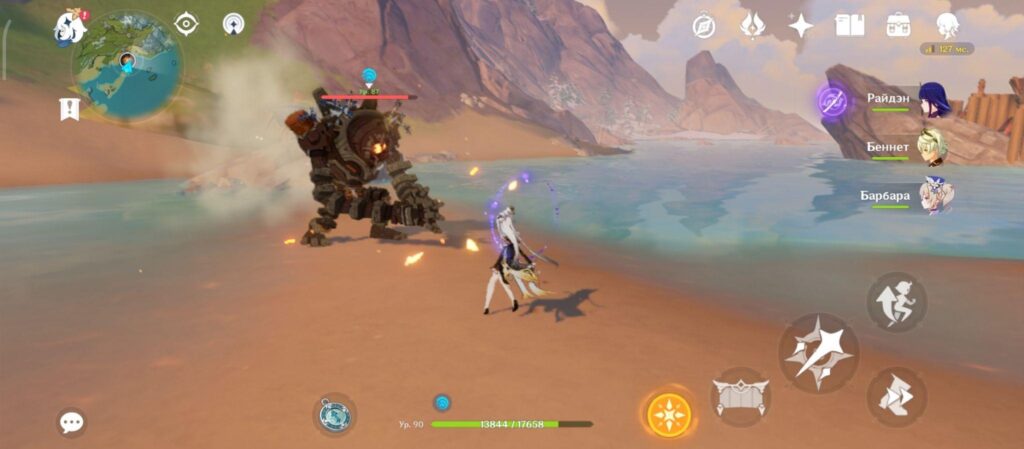Activate the glowing orange elemental burst

tap(667, 413)
